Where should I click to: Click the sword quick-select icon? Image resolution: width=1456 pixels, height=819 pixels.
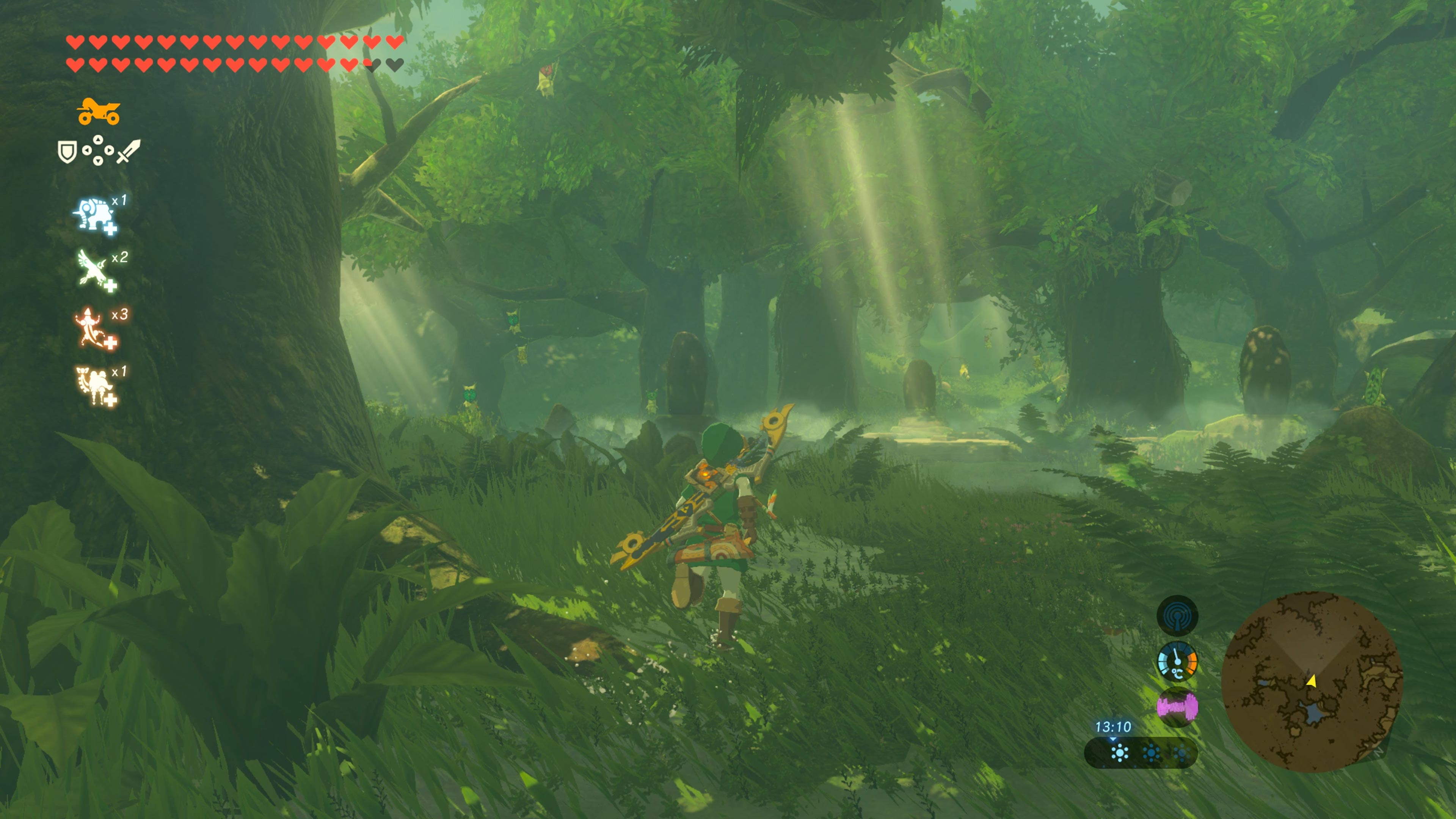coord(129,152)
